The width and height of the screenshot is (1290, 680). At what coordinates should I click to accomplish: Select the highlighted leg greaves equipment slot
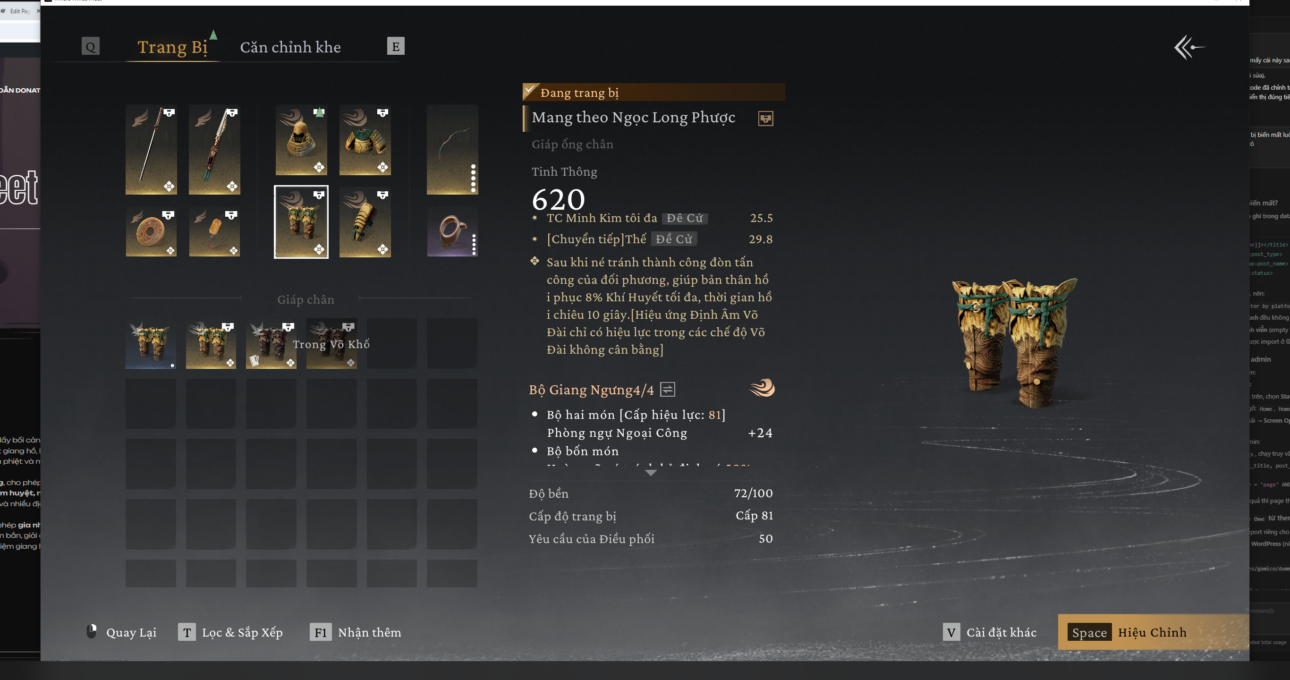(x=301, y=221)
